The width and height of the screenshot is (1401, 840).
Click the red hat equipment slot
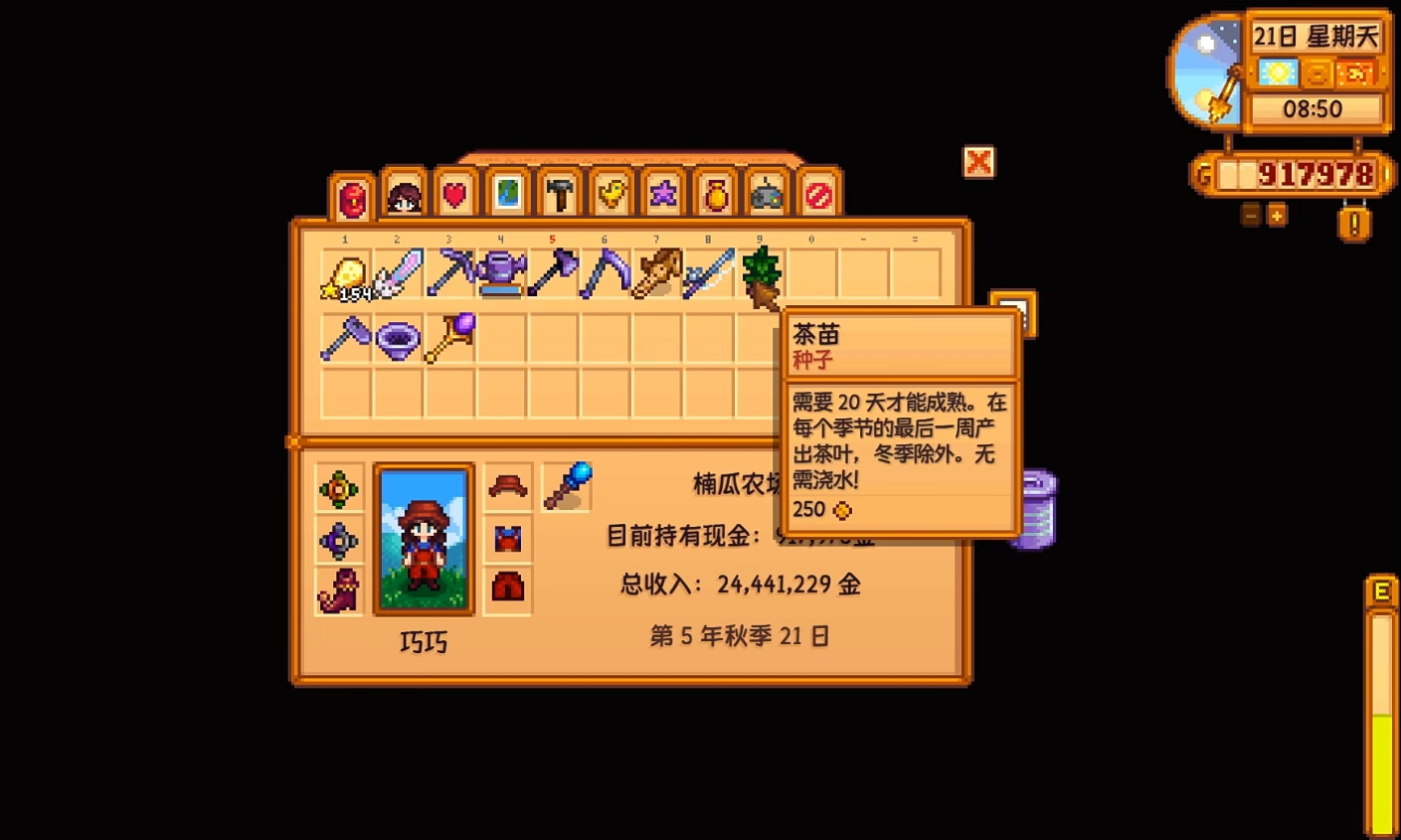[508, 486]
